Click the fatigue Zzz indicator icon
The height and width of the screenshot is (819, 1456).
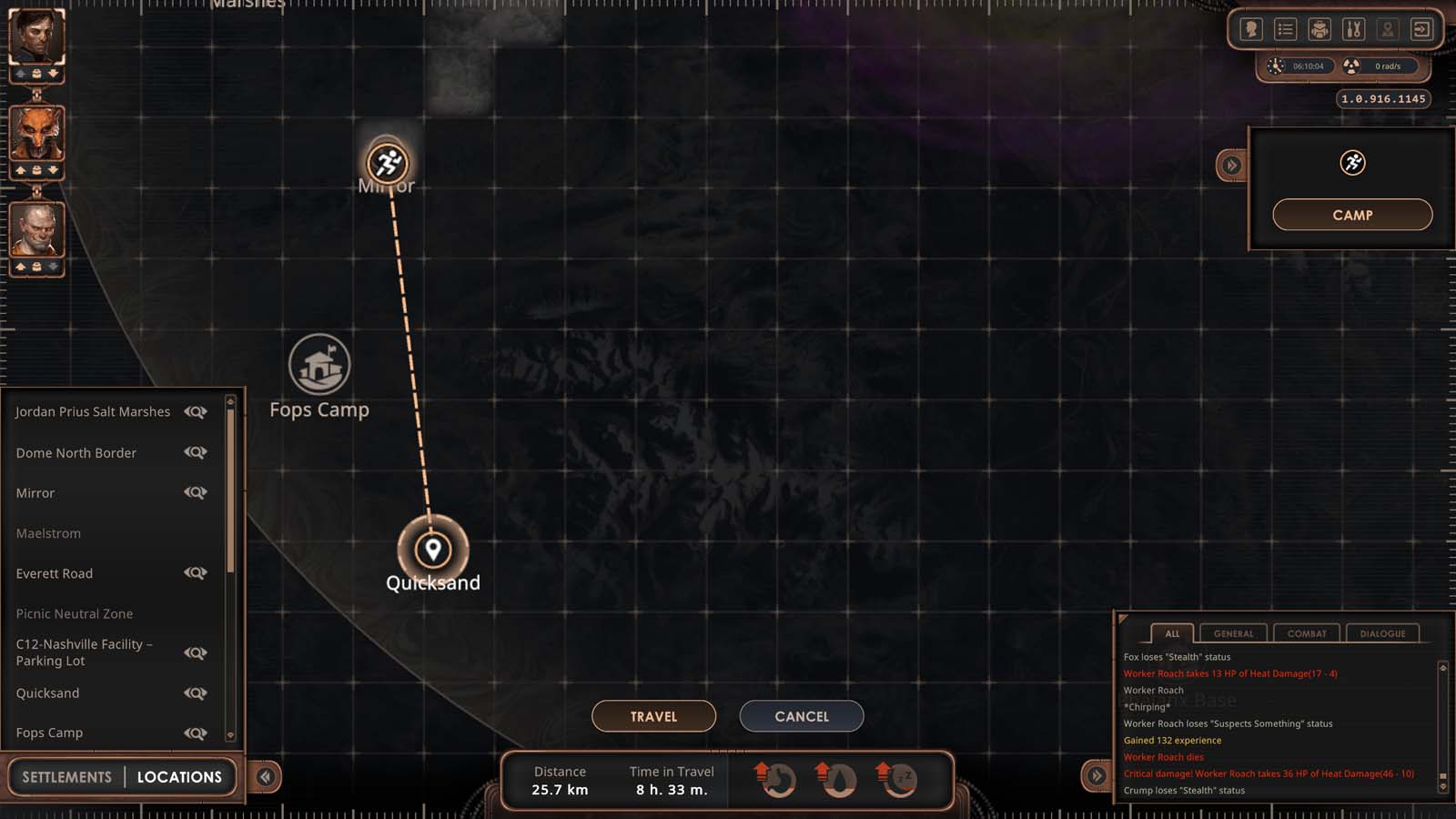[899, 781]
